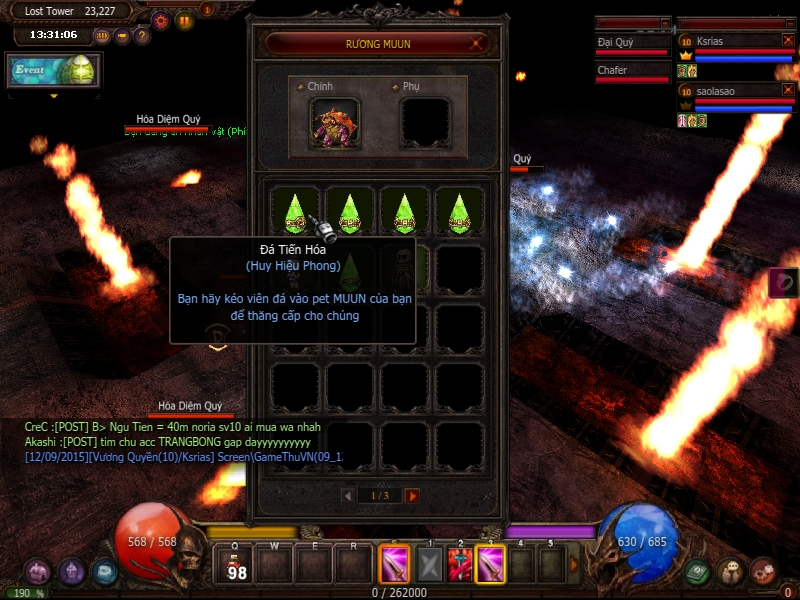The height and width of the screenshot is (600, 800).
Task: Remove Ksrias from the party list
Action: pyautogui.click(x=788, y=40)
